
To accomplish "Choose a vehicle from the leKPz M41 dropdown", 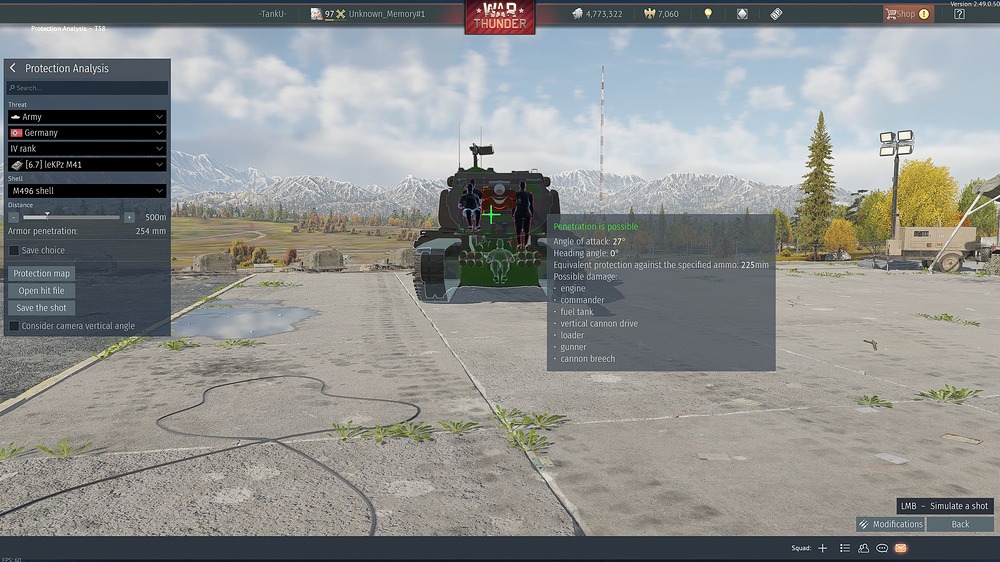I will tap(87, 164).
